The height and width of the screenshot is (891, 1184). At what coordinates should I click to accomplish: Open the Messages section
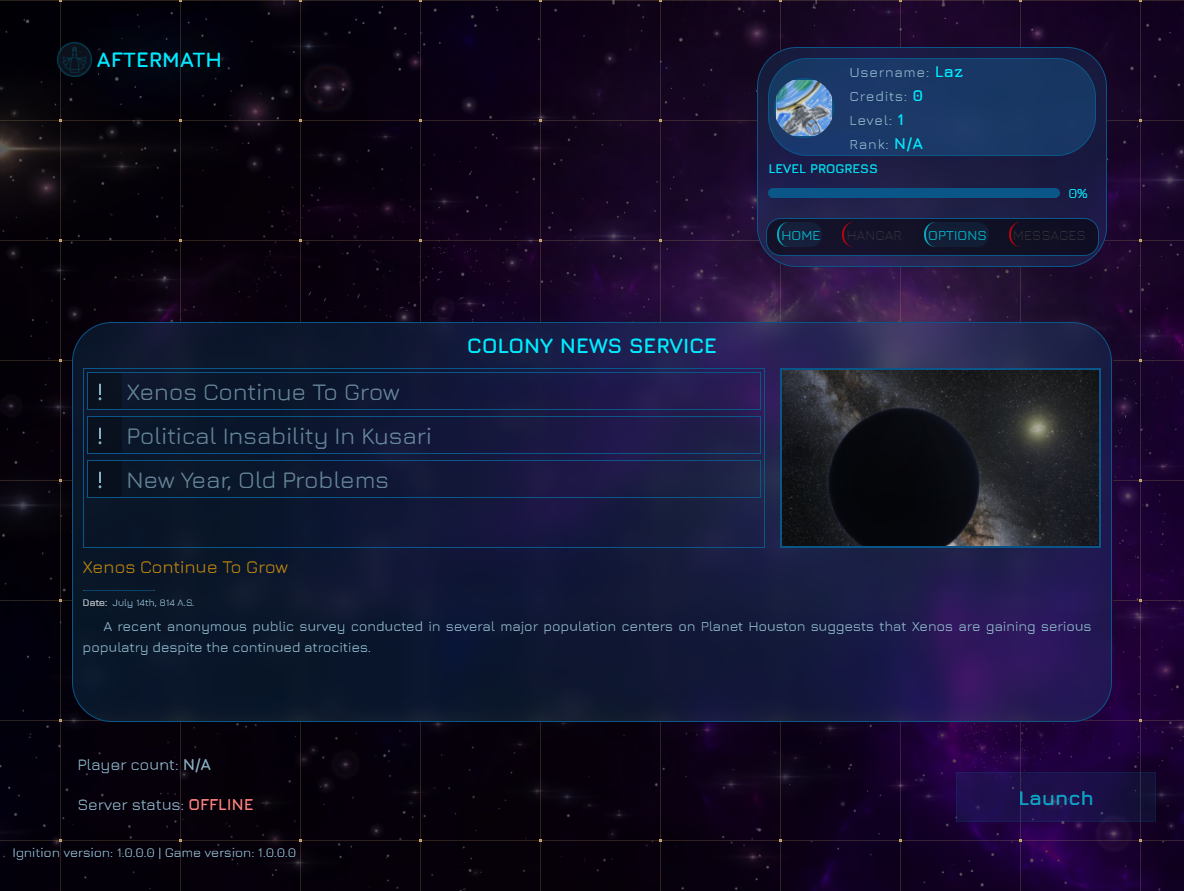(1048, 236)
